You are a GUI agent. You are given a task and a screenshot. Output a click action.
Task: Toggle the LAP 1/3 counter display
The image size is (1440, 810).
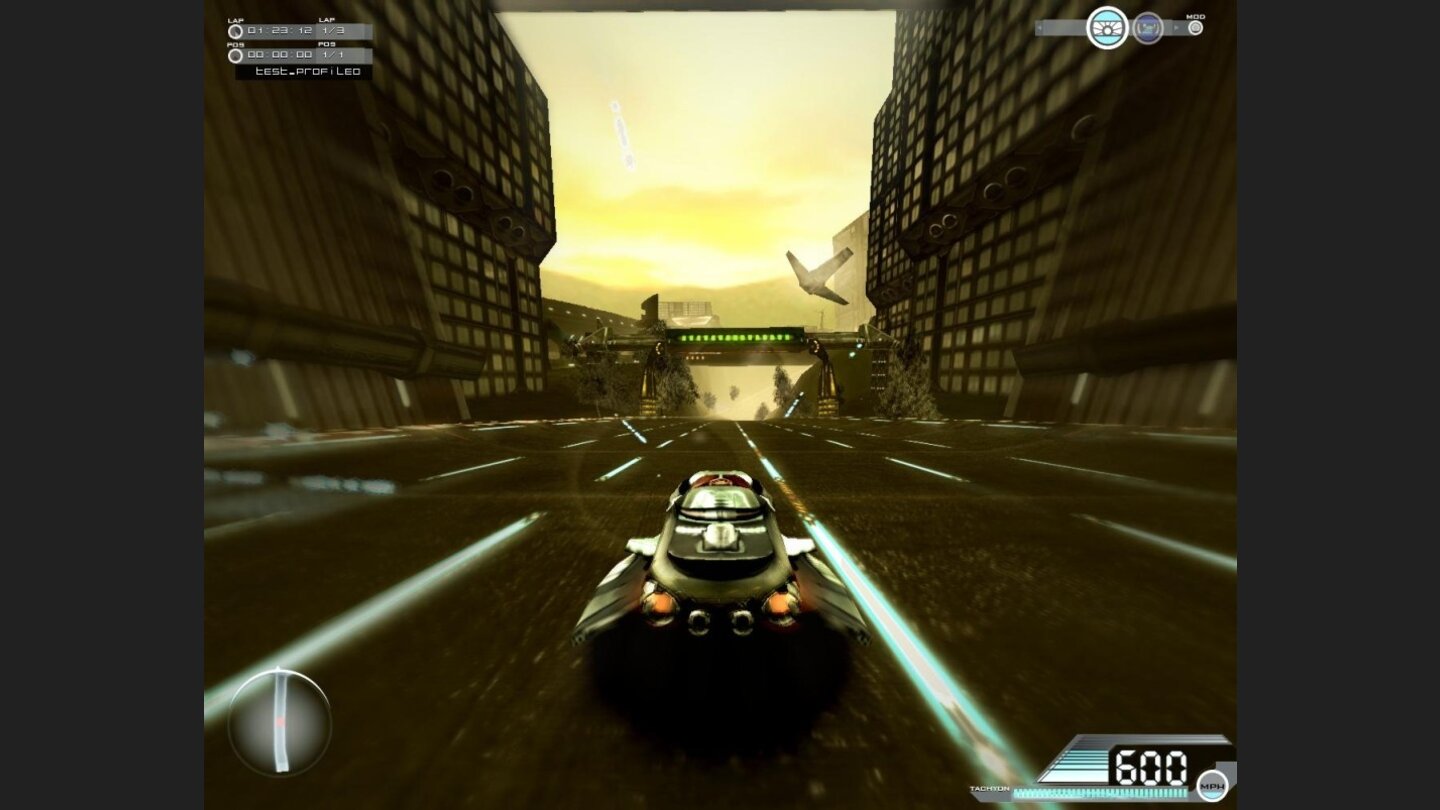pyautogui.click(x=334, y=31)
